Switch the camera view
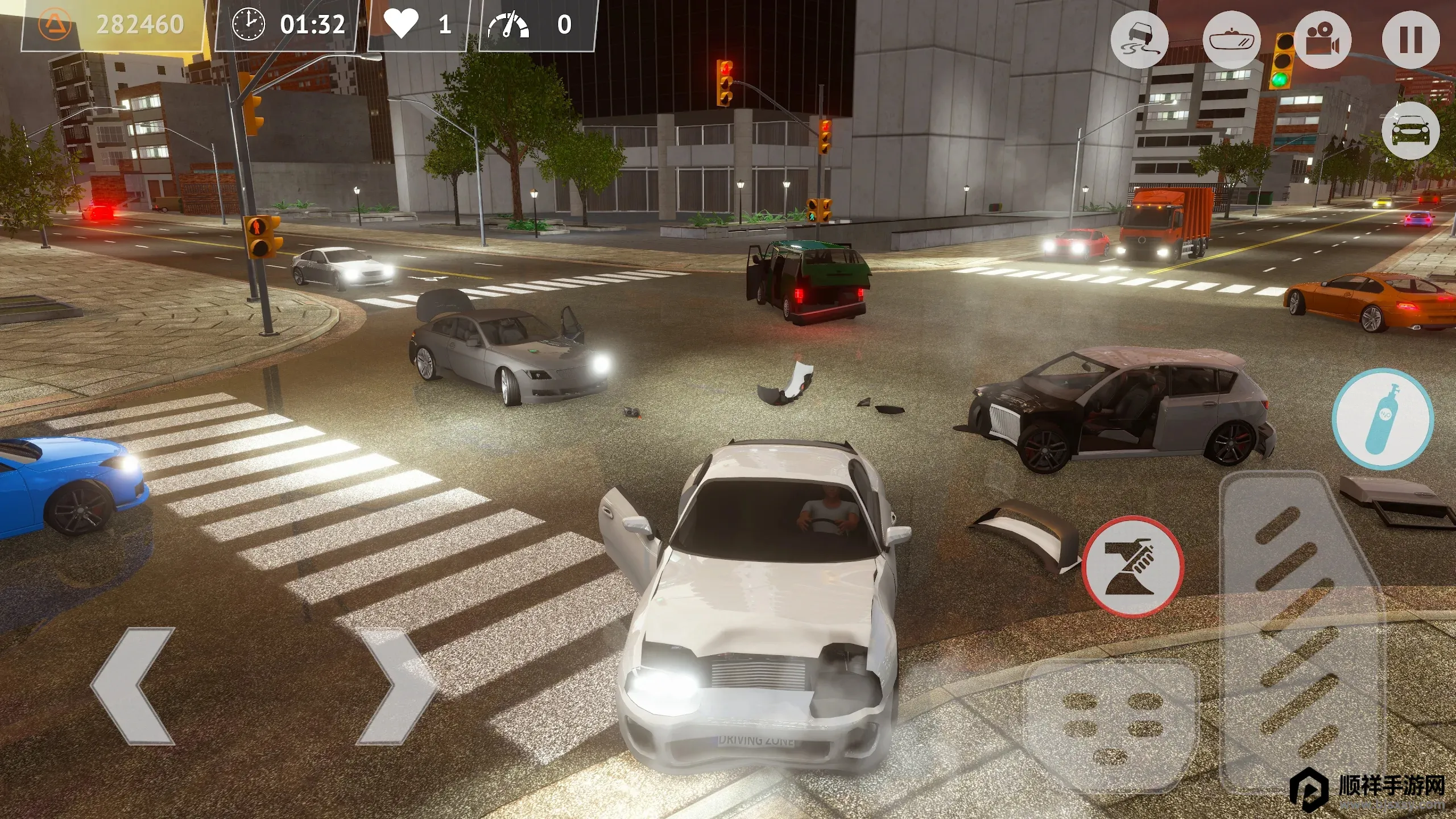 click(x=1322, y=40)
